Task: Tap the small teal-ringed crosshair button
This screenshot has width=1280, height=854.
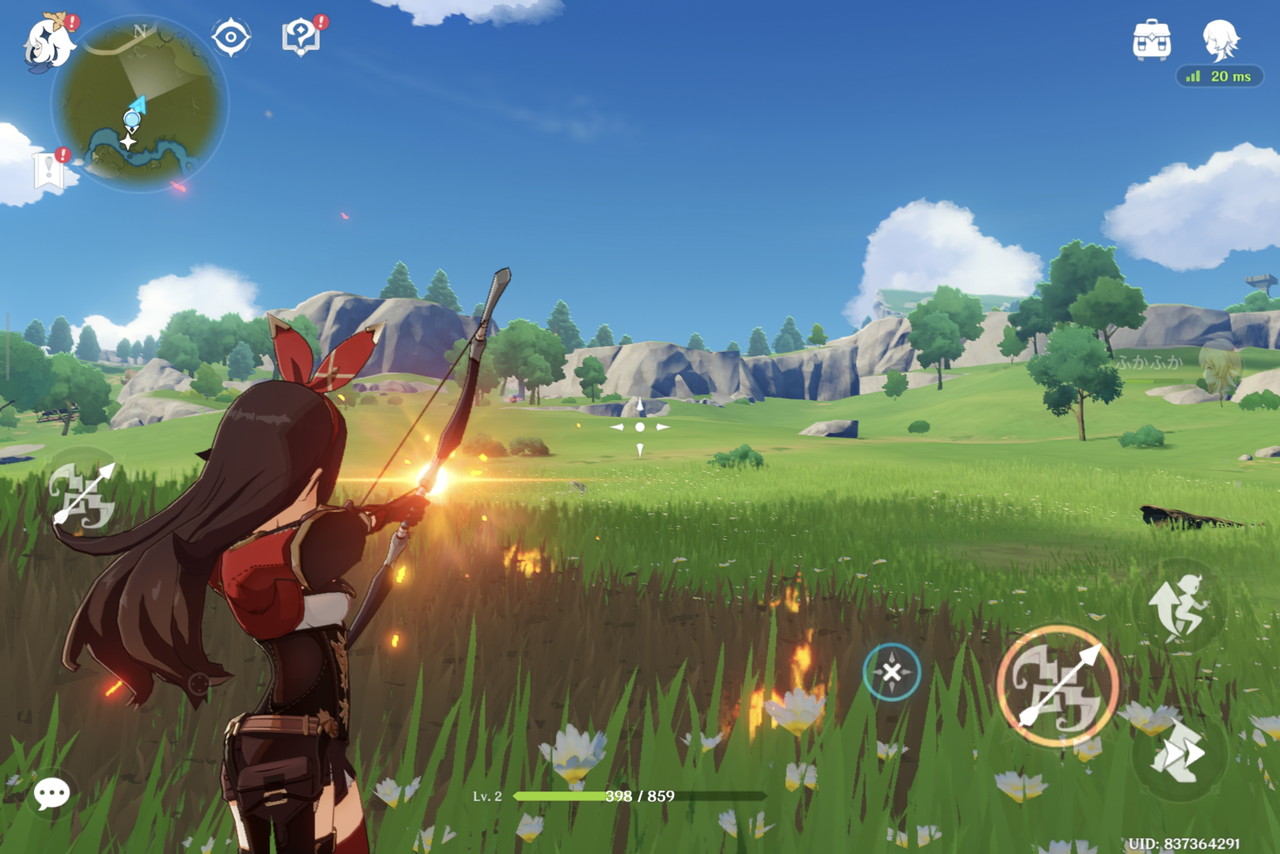Action: 892,672
